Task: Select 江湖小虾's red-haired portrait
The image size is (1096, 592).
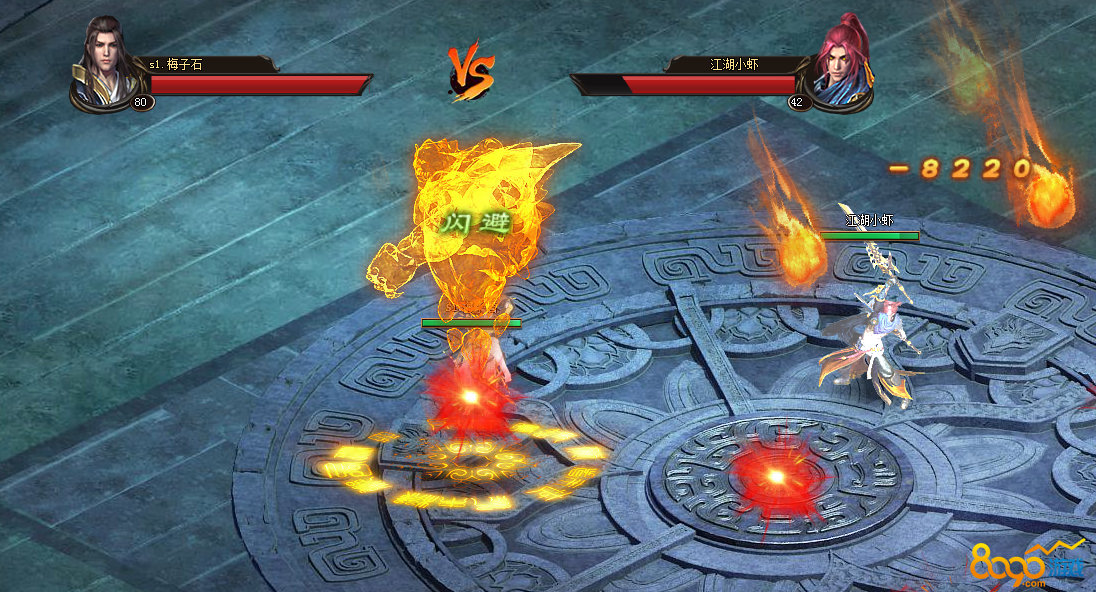Action: [x=840, y=64]
